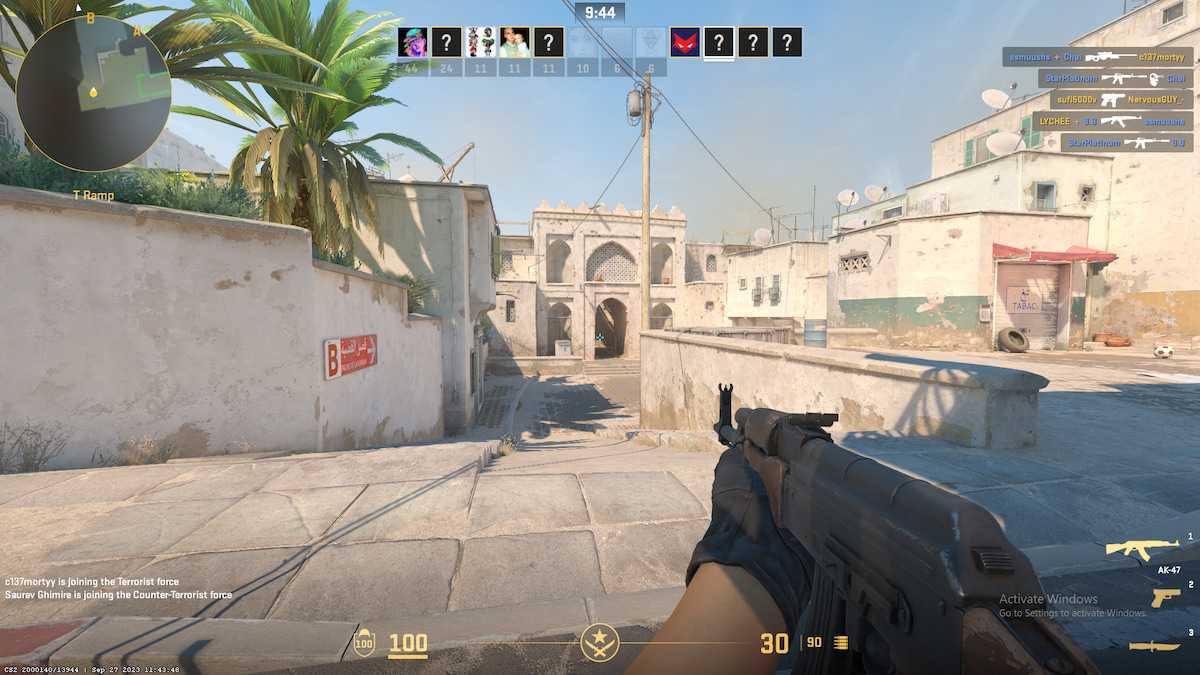Select the colorful neon player avatar

coord(413,42)
